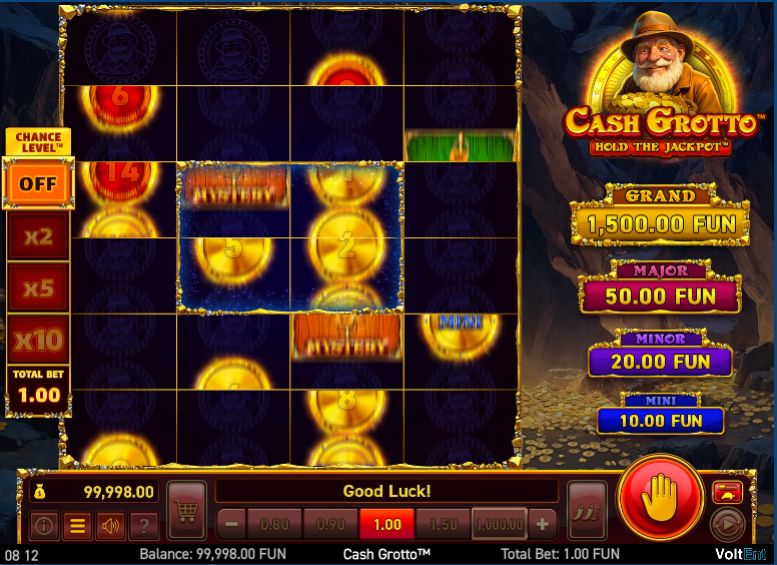Toggle the sound speaker icon
The image size is (777, 565).
(x=110, y=524)
